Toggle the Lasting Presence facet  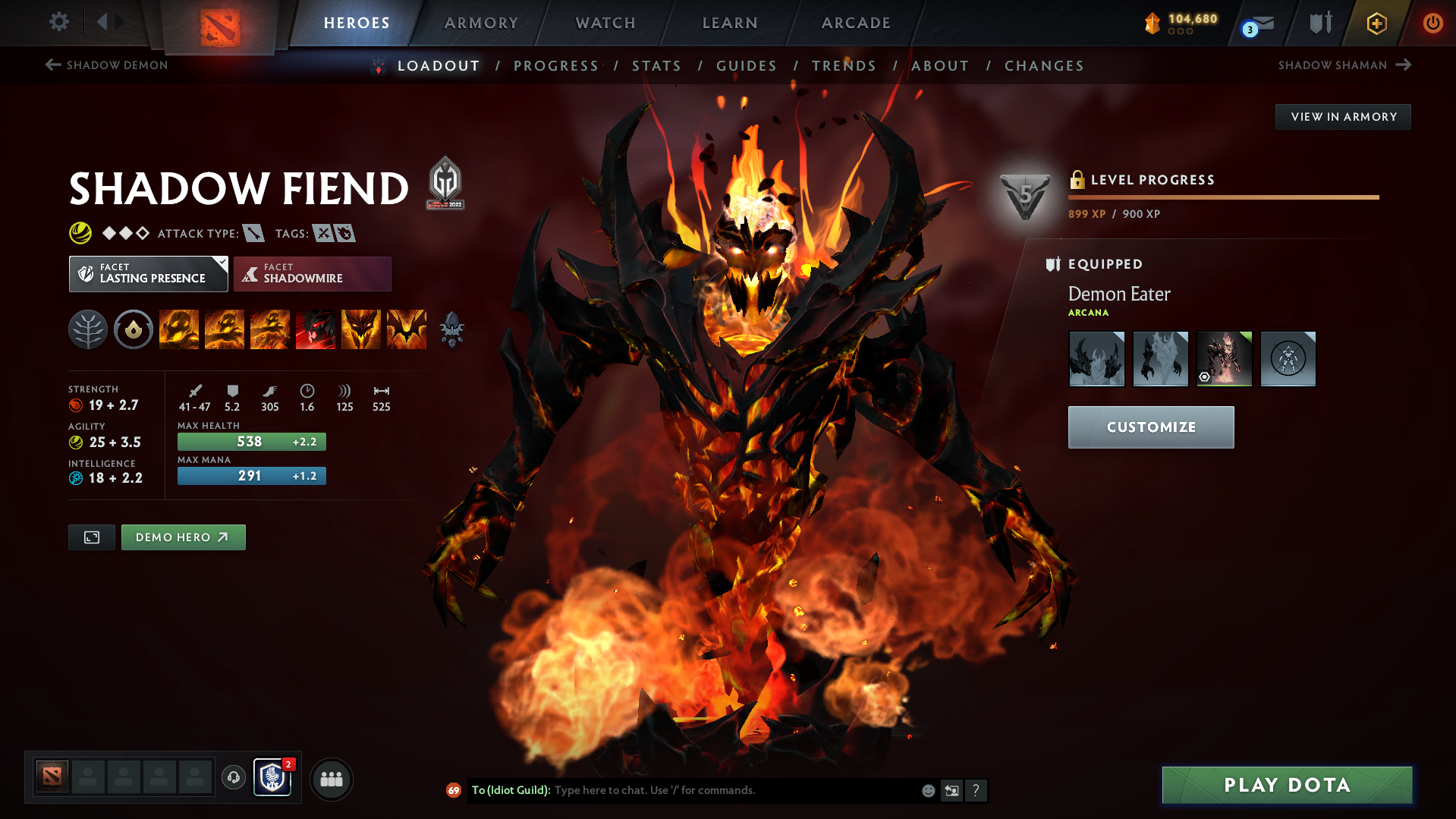[148, 273]
